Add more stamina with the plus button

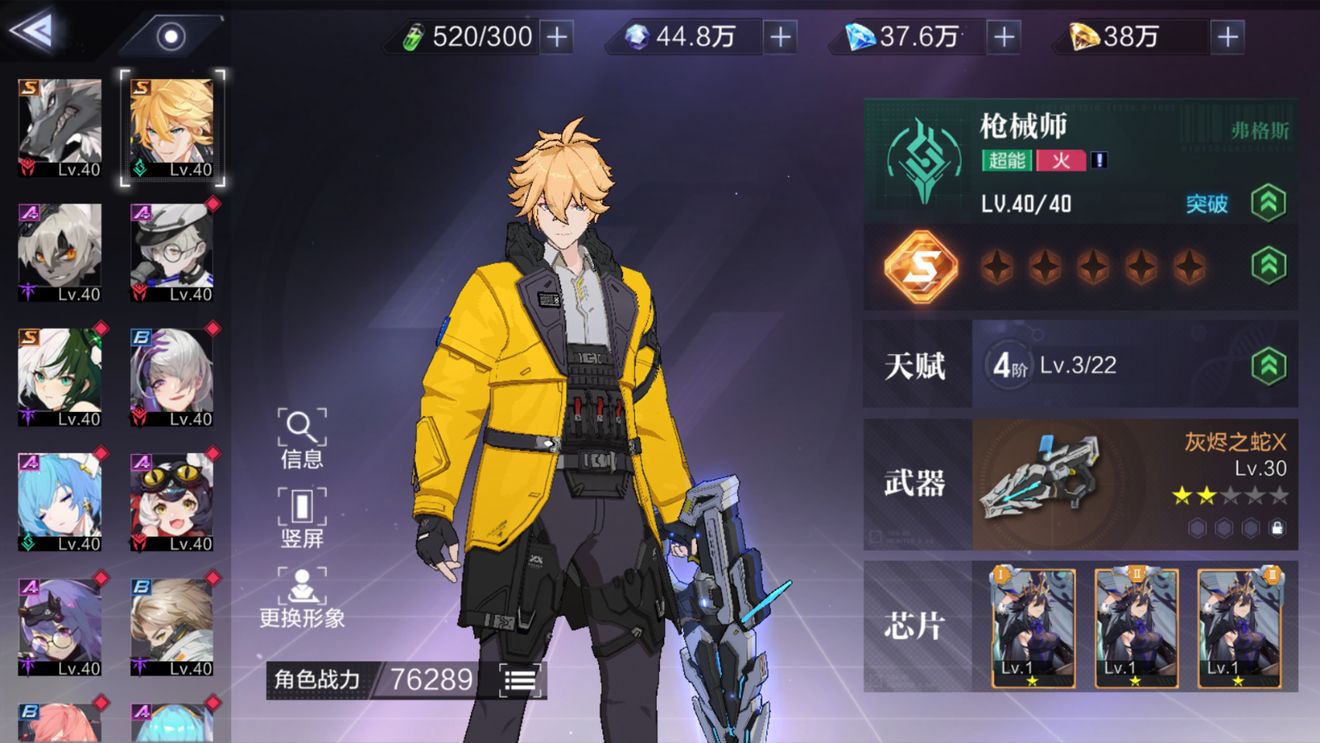point(556,38)
